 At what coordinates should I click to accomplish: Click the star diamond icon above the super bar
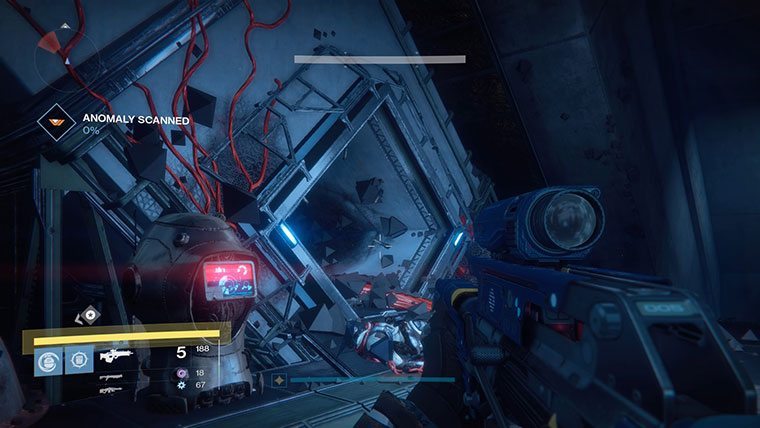pos(91,316)
